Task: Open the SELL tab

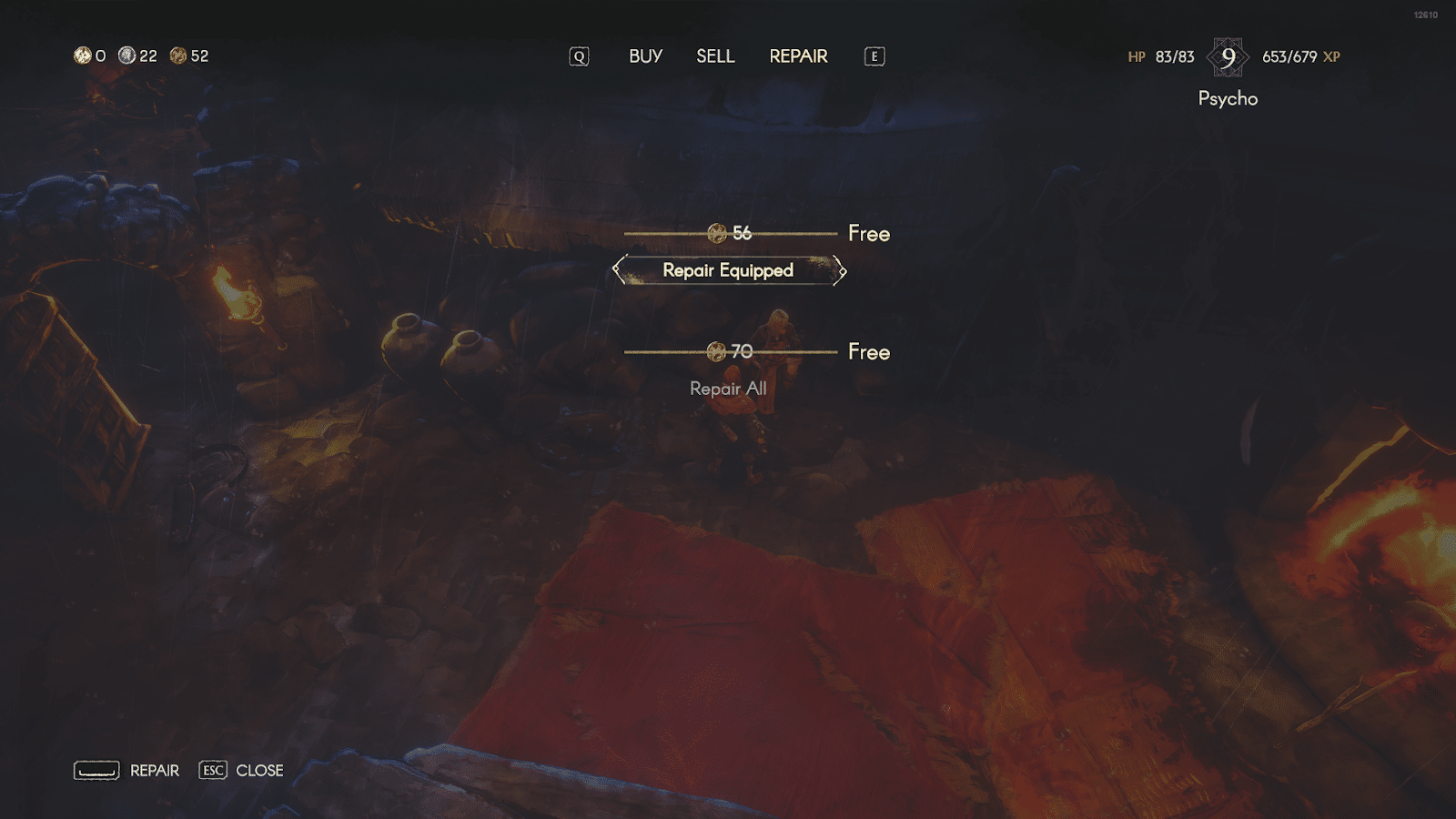Action: [715, 56]
